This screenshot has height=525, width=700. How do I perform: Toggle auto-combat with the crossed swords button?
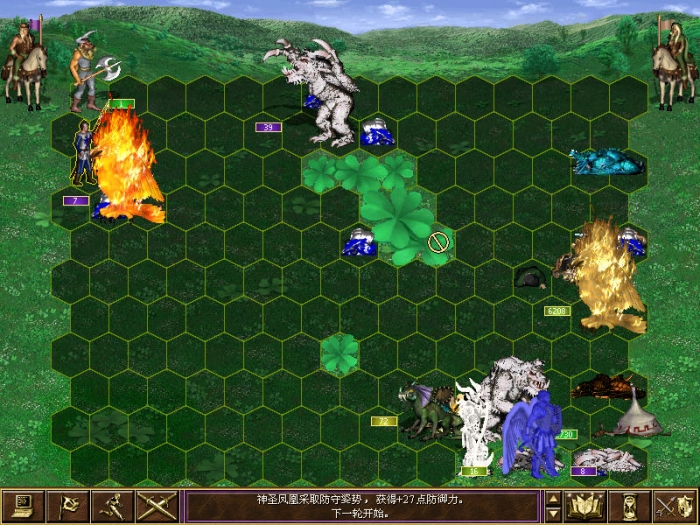pyautogui.click(x=157, y=506)
